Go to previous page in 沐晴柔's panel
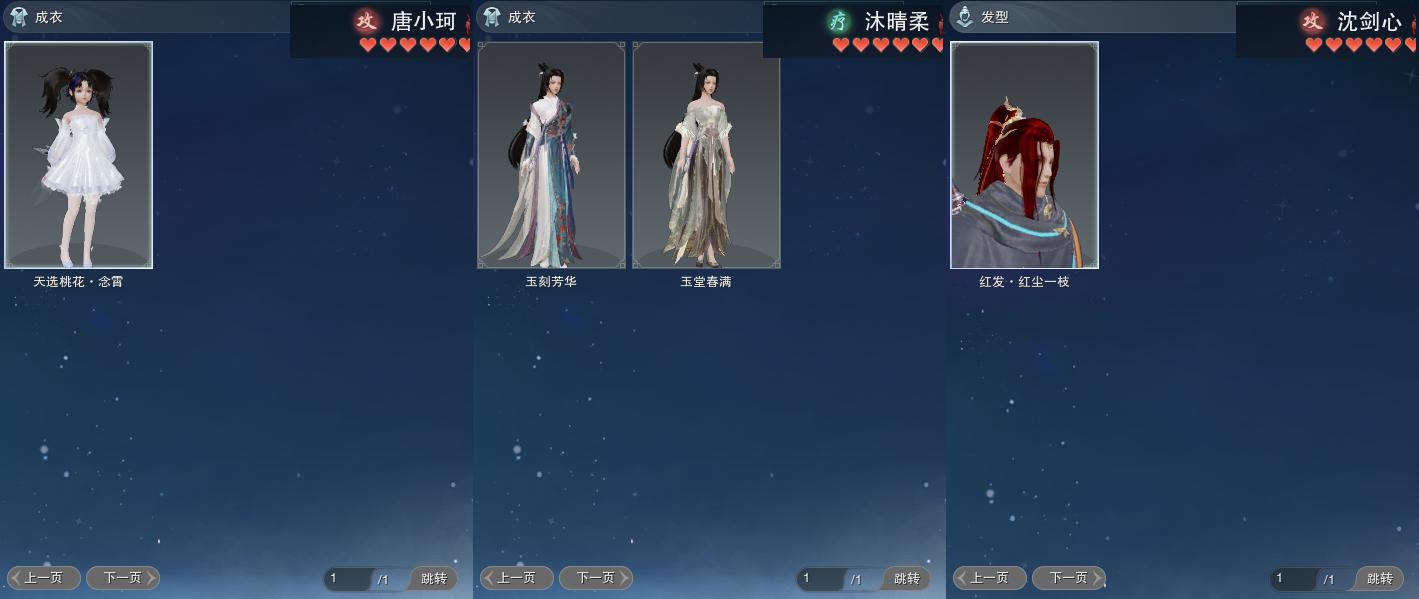Viewport: 1419px width, 599px height. pos(517,578)
